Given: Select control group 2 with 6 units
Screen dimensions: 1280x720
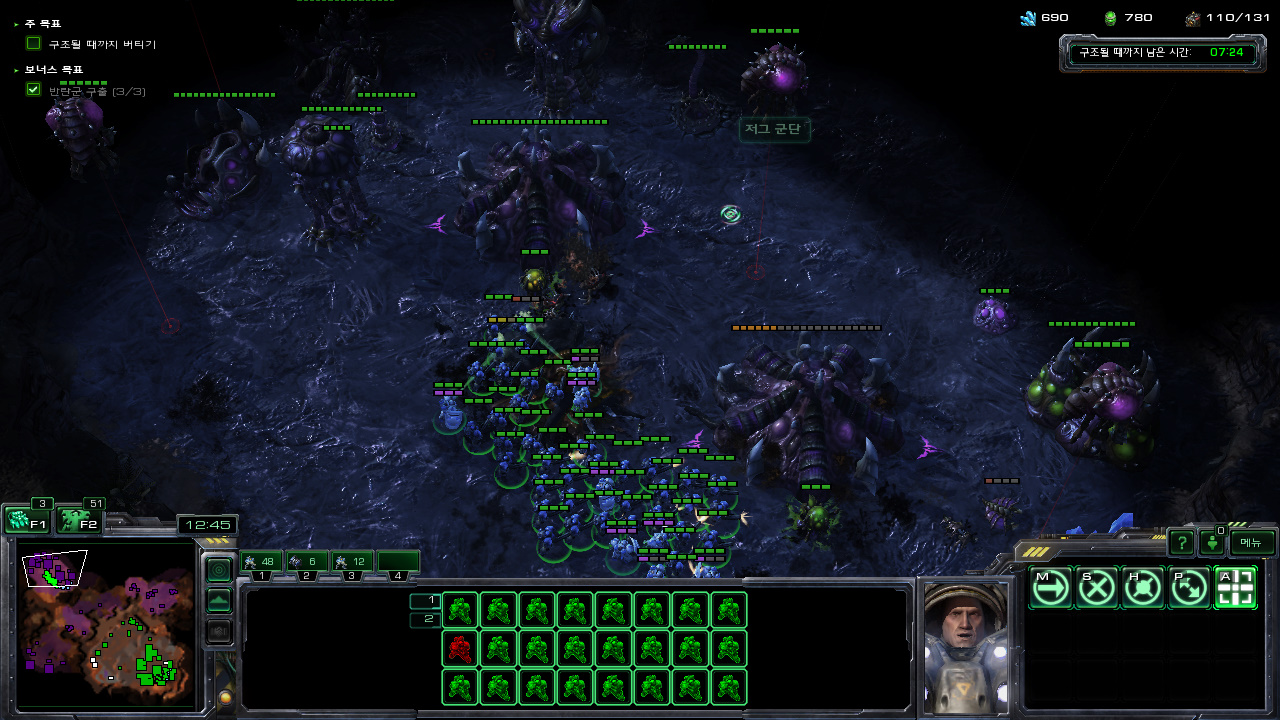Looking at the screenshot, I should pyautogui.click(x=306, y=562).
